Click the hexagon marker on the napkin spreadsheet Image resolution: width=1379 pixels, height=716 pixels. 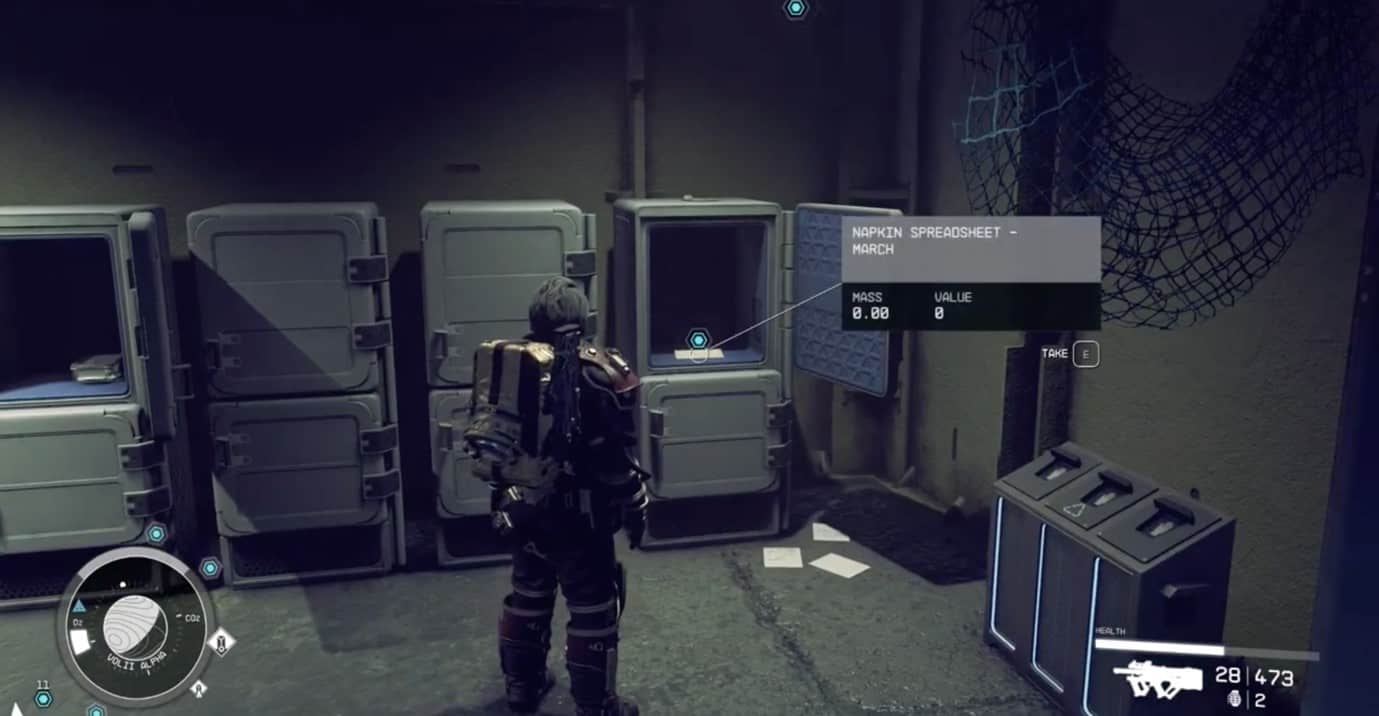(x=698, y=340)
